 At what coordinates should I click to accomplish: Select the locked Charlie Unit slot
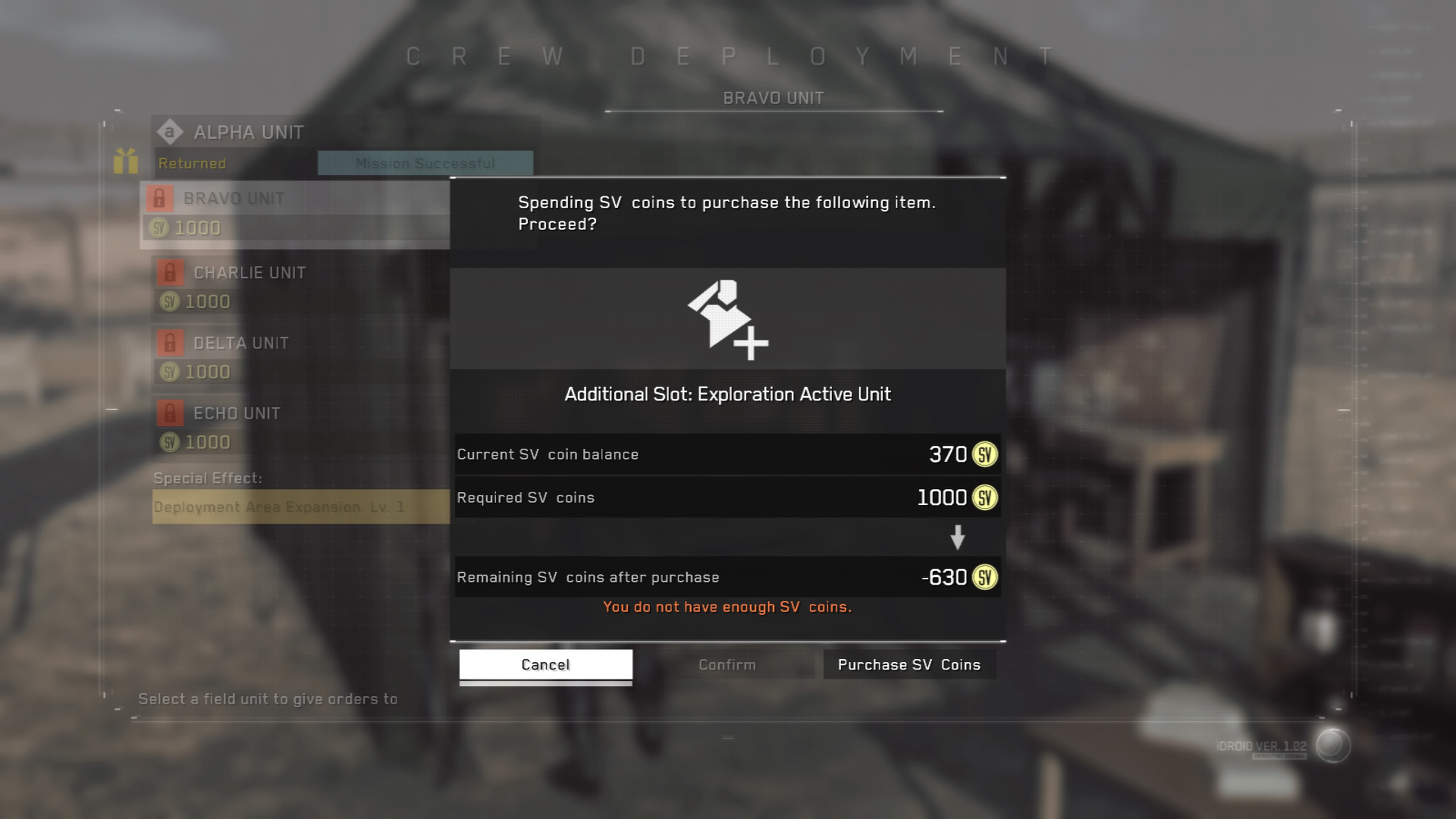coord(249,273)
